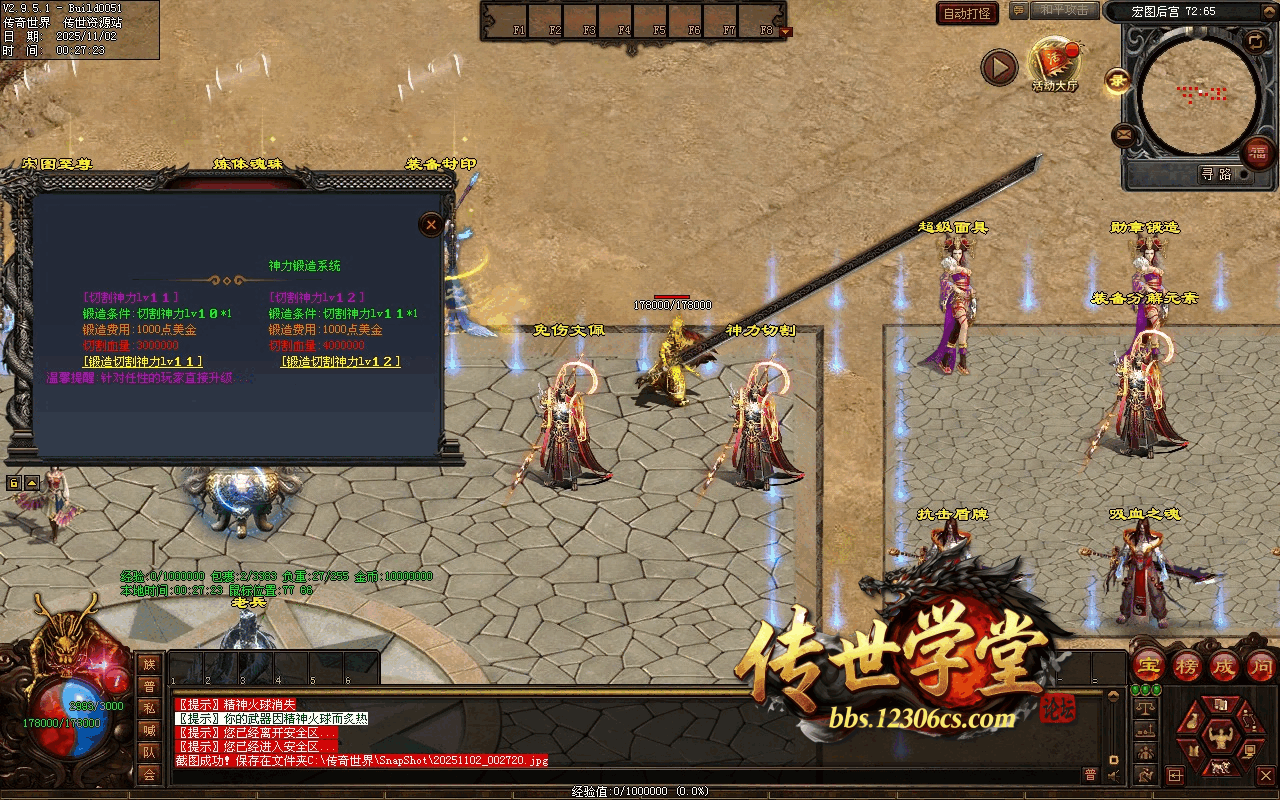Open the gold 录 record button

click(1117, 80)
